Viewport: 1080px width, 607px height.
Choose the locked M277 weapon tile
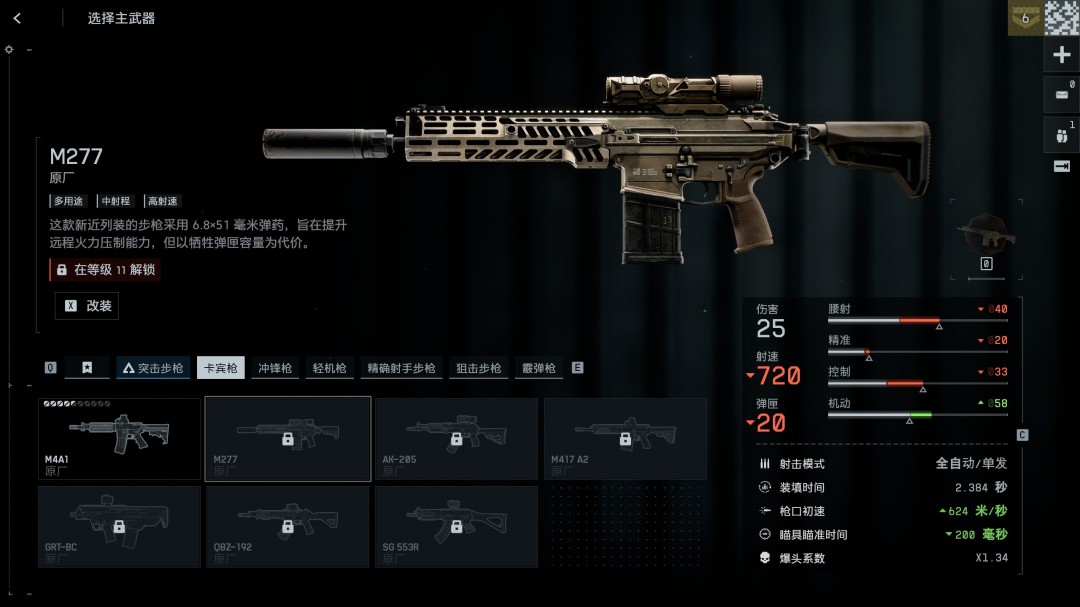tap(288, 438)
